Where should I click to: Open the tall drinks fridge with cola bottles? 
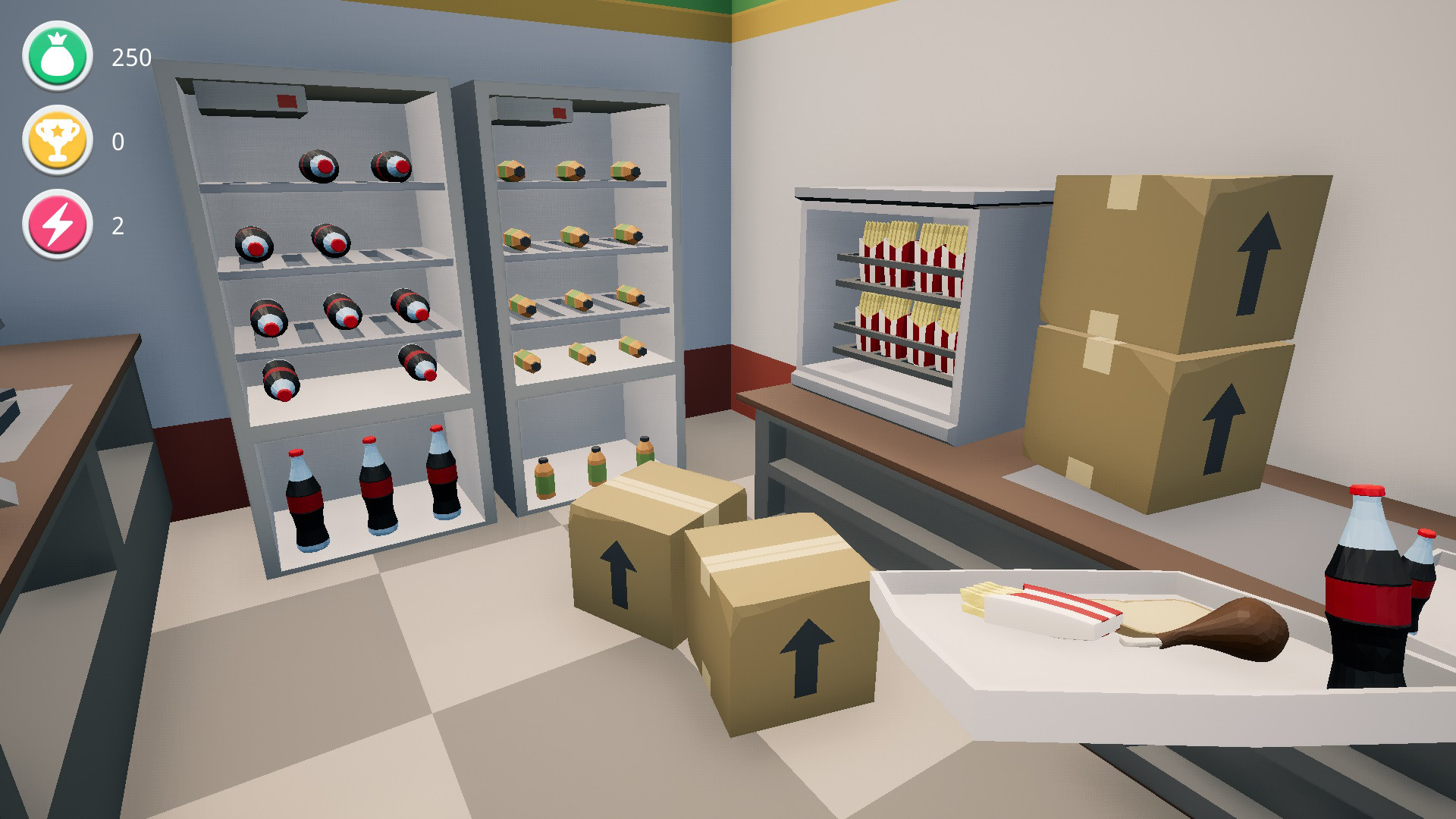coord(318,318)
